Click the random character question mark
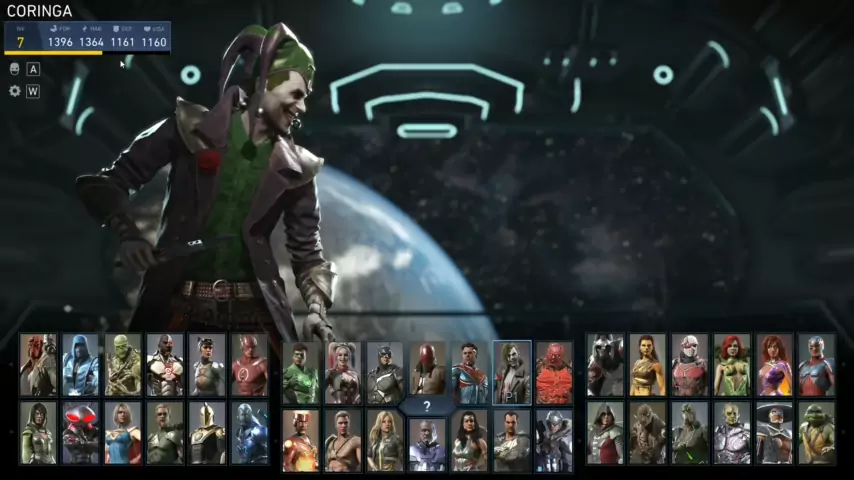The width and height of the screenshot is (854, 480). (427, 406)
